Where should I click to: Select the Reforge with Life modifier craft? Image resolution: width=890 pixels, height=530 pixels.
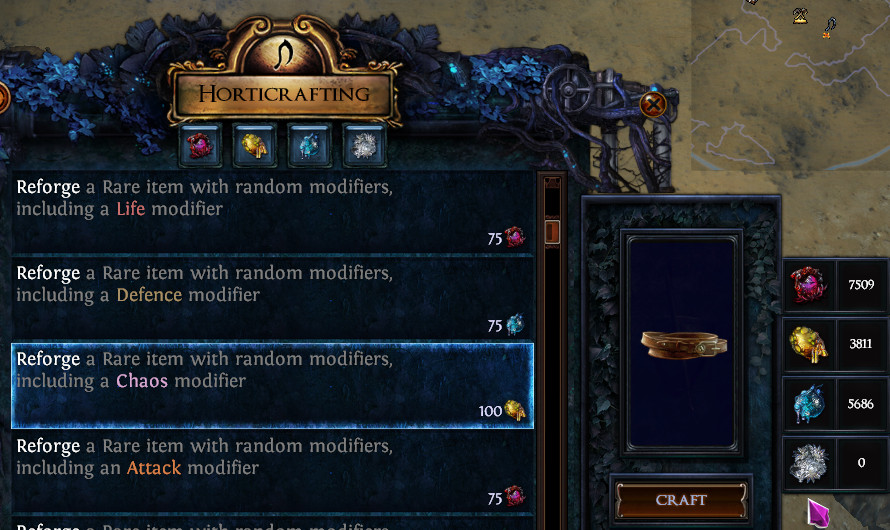coord(272,211)
